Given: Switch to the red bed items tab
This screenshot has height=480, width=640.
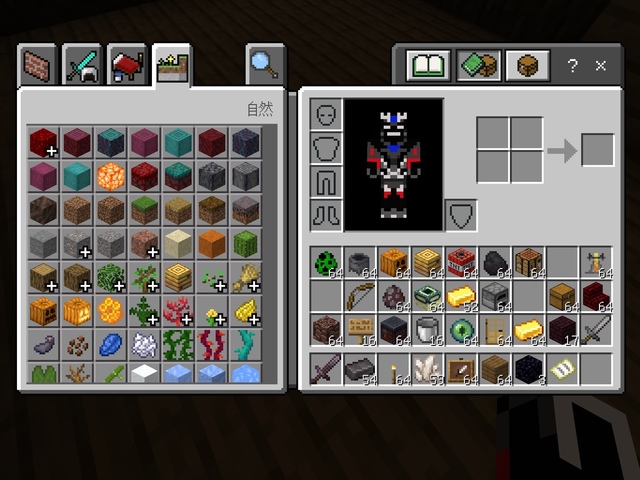Looking at the screenshot, I should 128,66.
